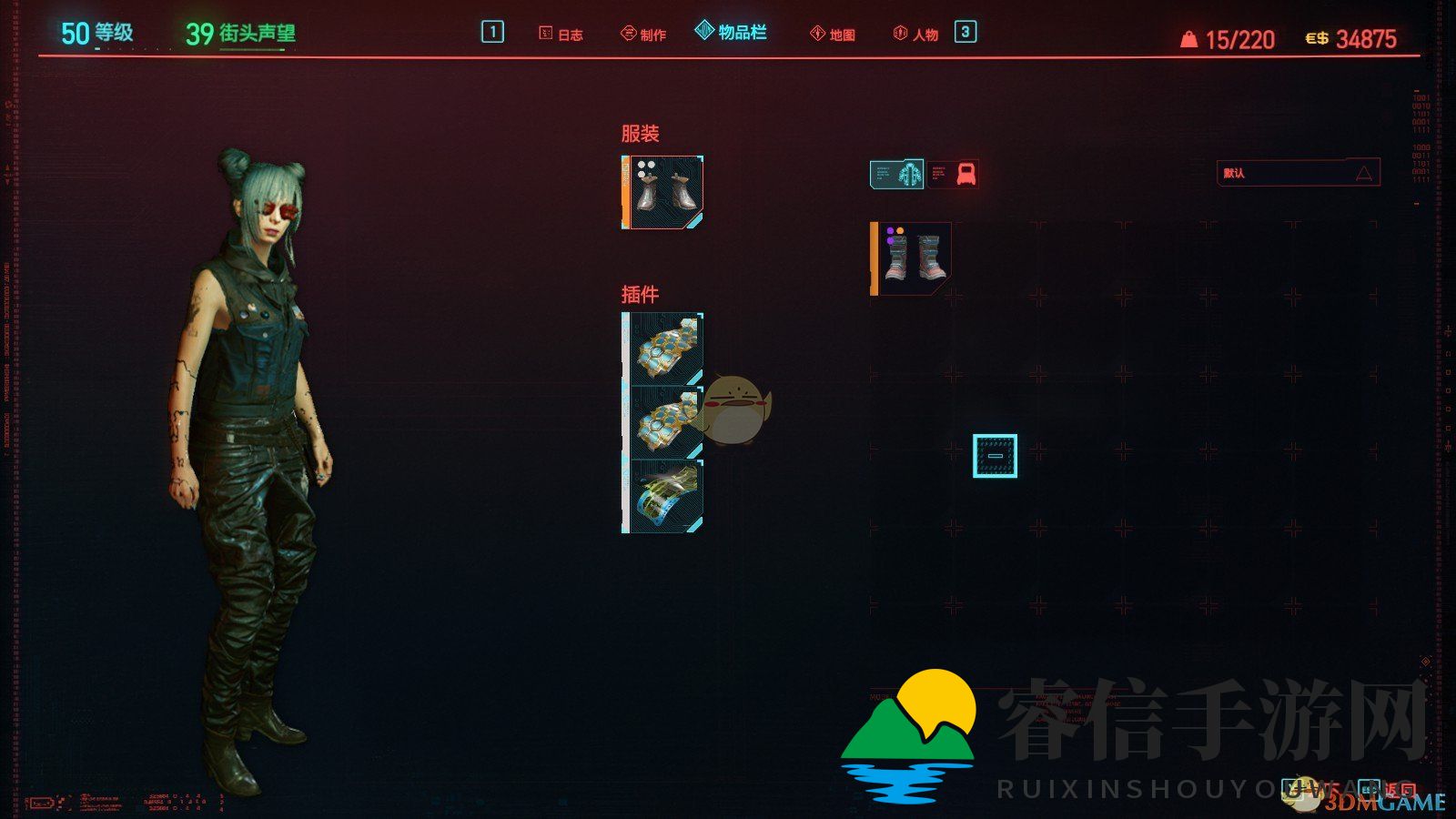Select the 物品栏 inventory tab
Screen dimensions: 1456x819
731,33
